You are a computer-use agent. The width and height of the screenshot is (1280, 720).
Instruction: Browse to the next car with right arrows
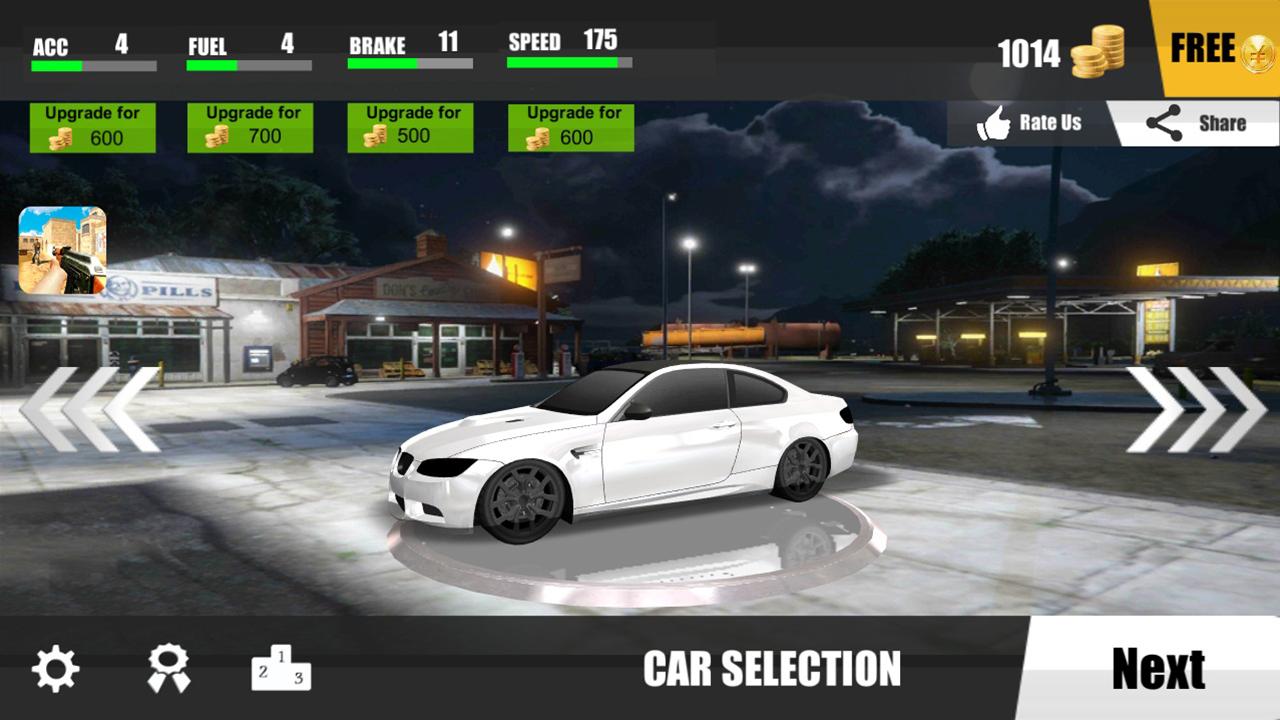coord(1196,409)
